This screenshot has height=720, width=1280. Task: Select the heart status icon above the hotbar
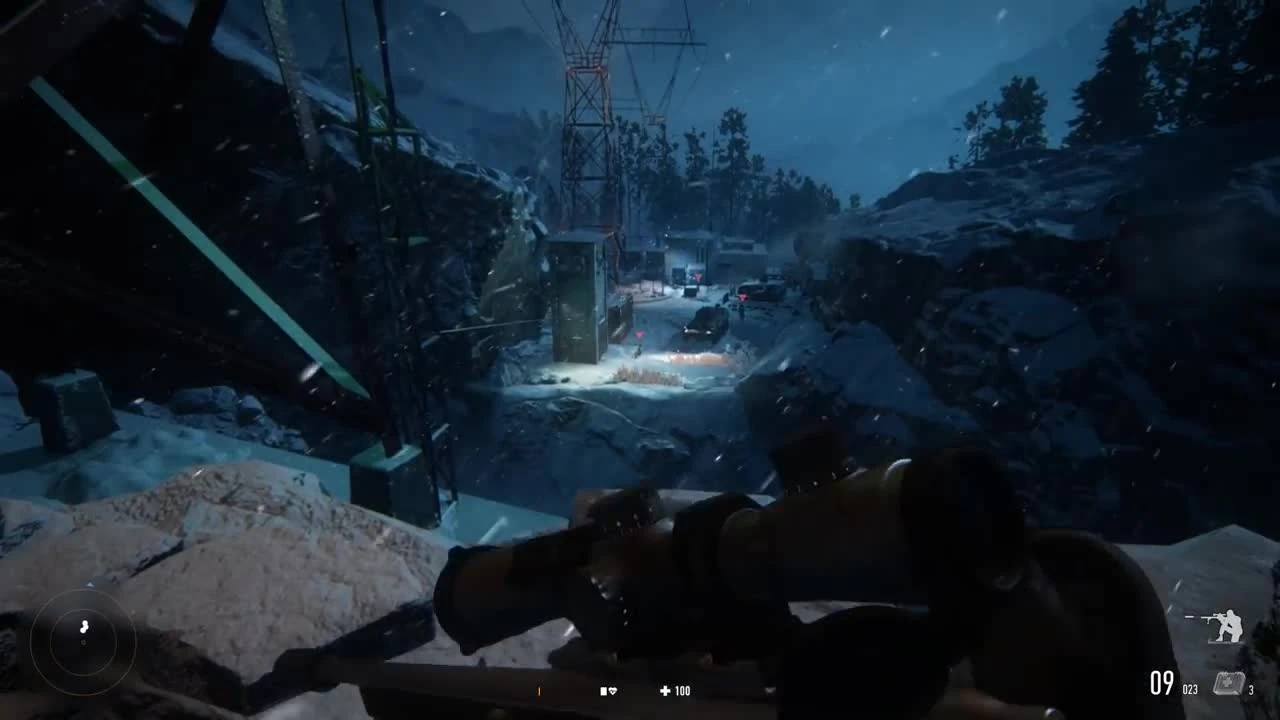[x=614, y=691]
